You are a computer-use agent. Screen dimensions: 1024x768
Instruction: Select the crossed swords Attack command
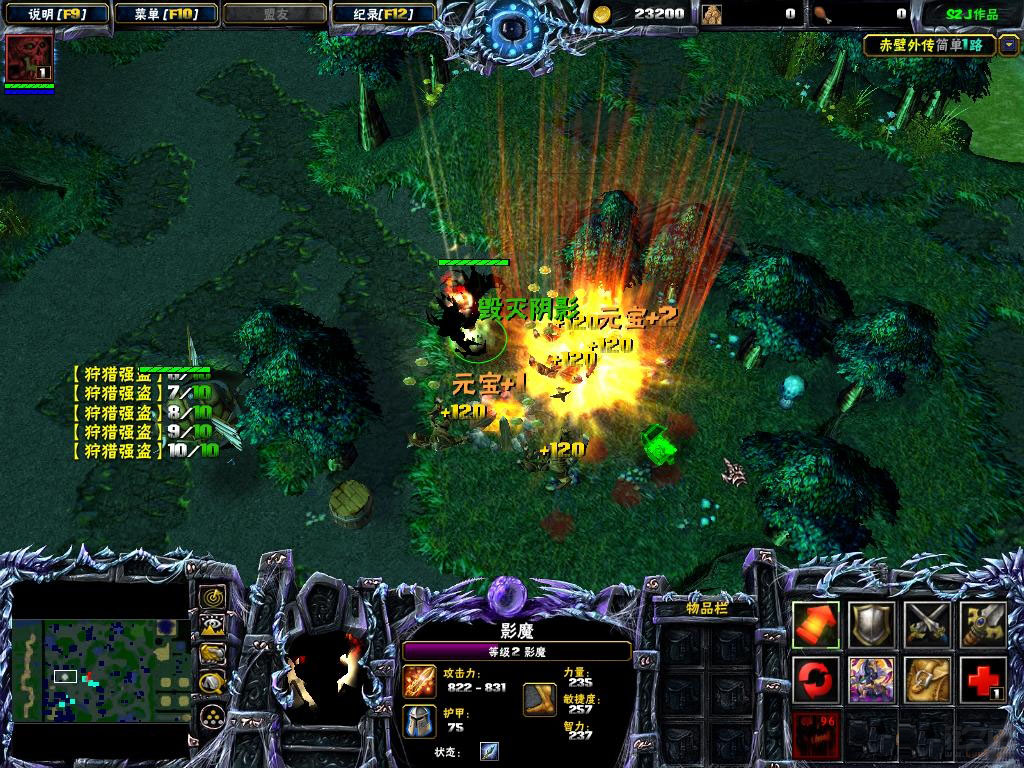927,625
